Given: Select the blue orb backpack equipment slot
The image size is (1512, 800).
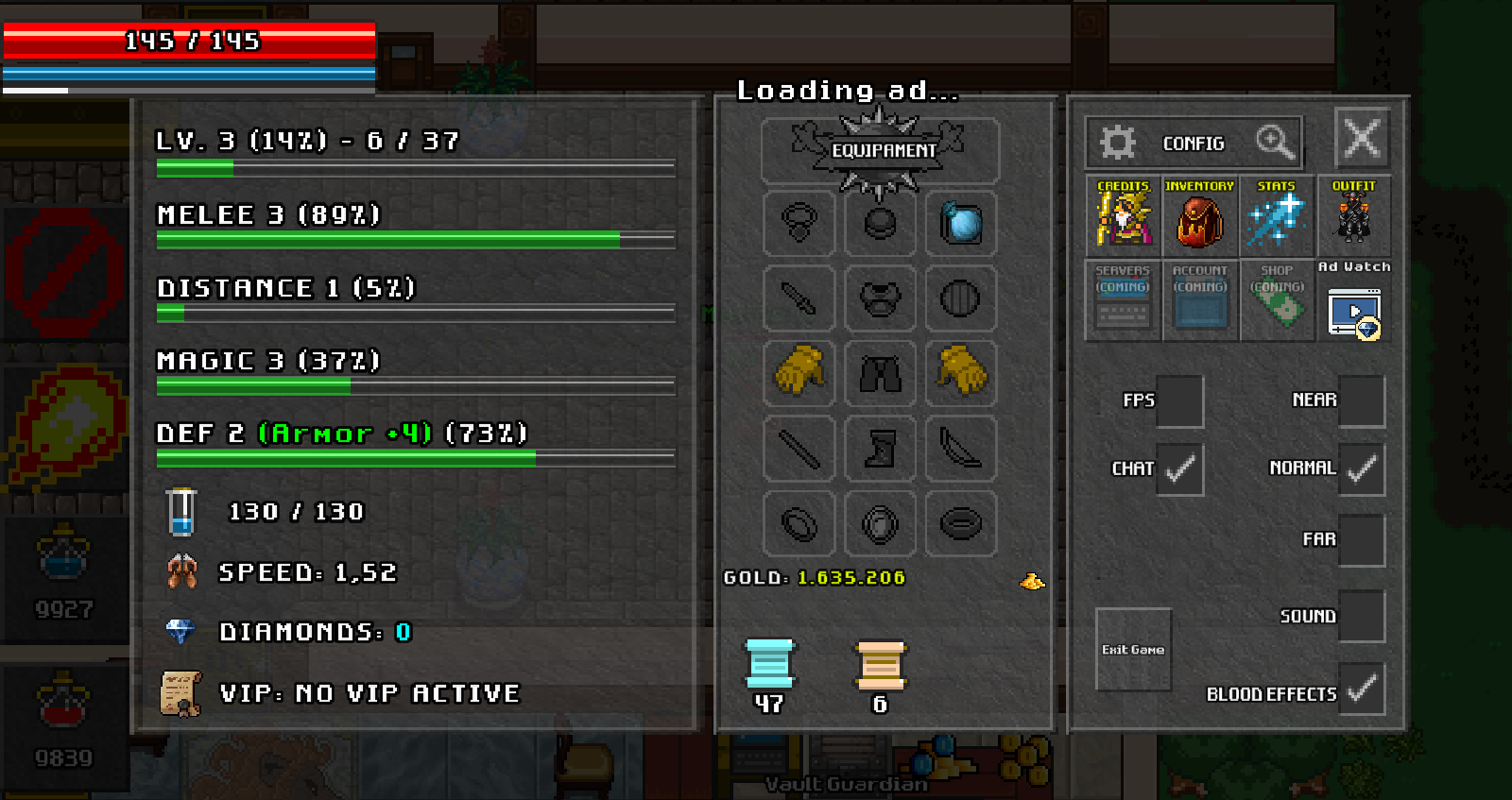Looking at the screenshot, I should pyautogui.click(x=961, y=224).
